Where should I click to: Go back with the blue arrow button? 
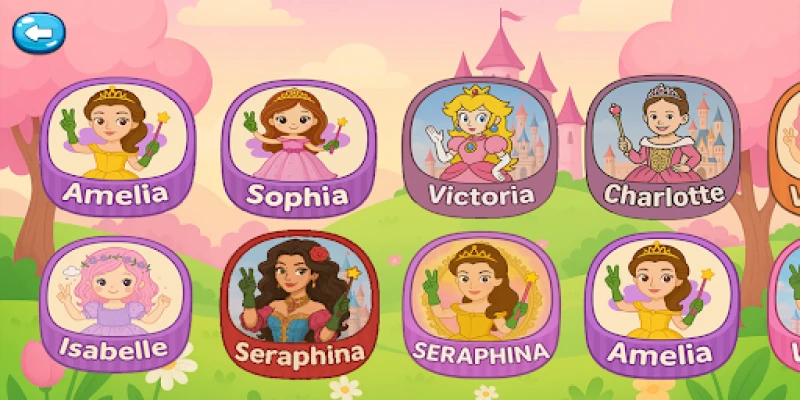pos(37,33)
